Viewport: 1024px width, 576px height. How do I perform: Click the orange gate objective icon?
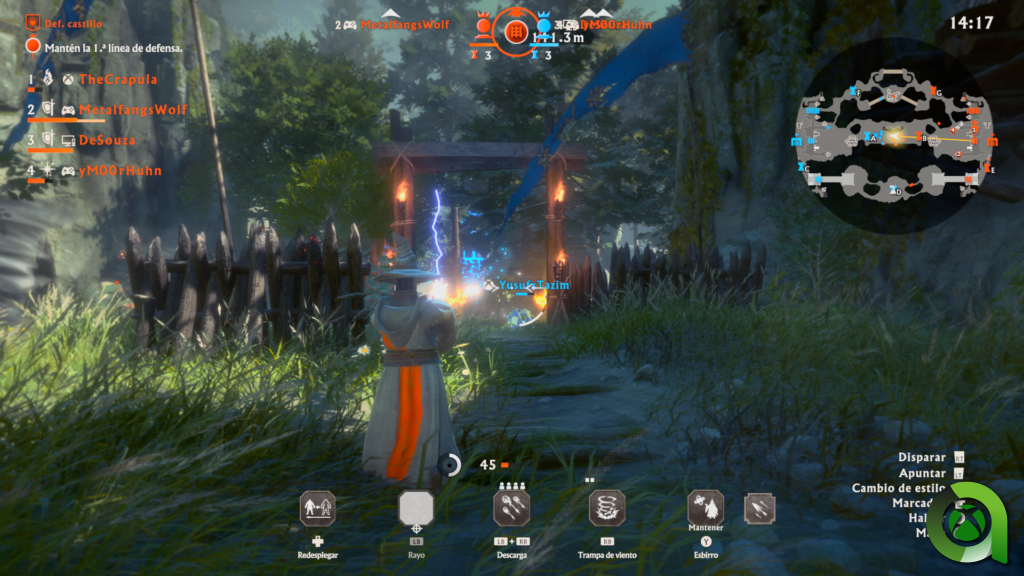pos(516,32)
